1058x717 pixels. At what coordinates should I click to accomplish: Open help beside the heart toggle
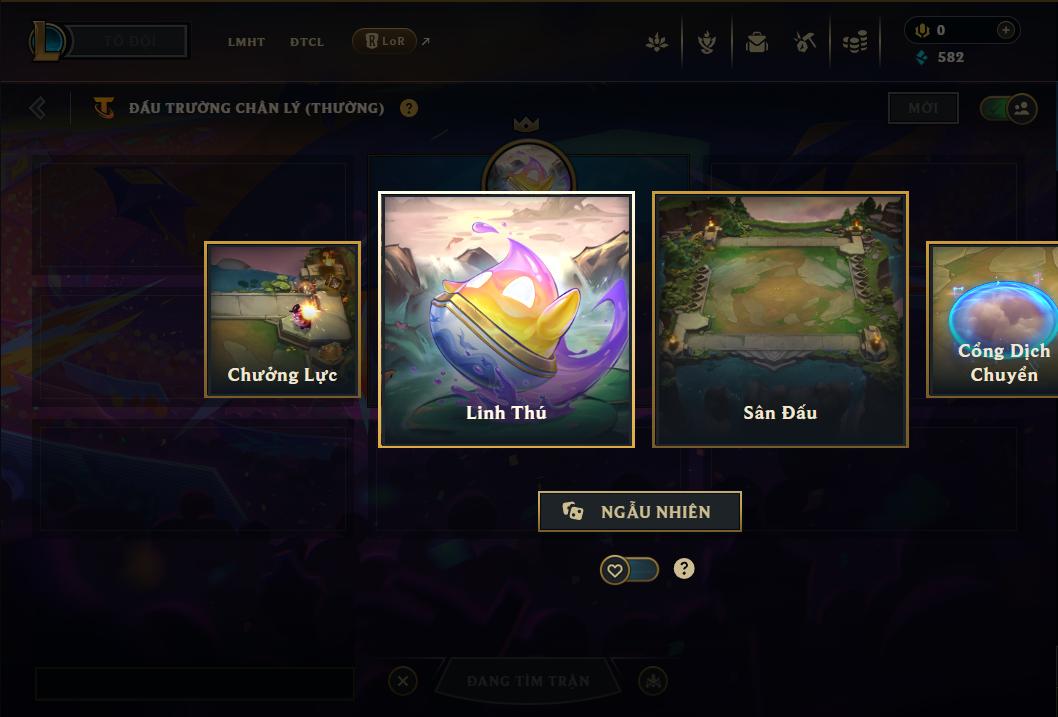tap(684, 569)
